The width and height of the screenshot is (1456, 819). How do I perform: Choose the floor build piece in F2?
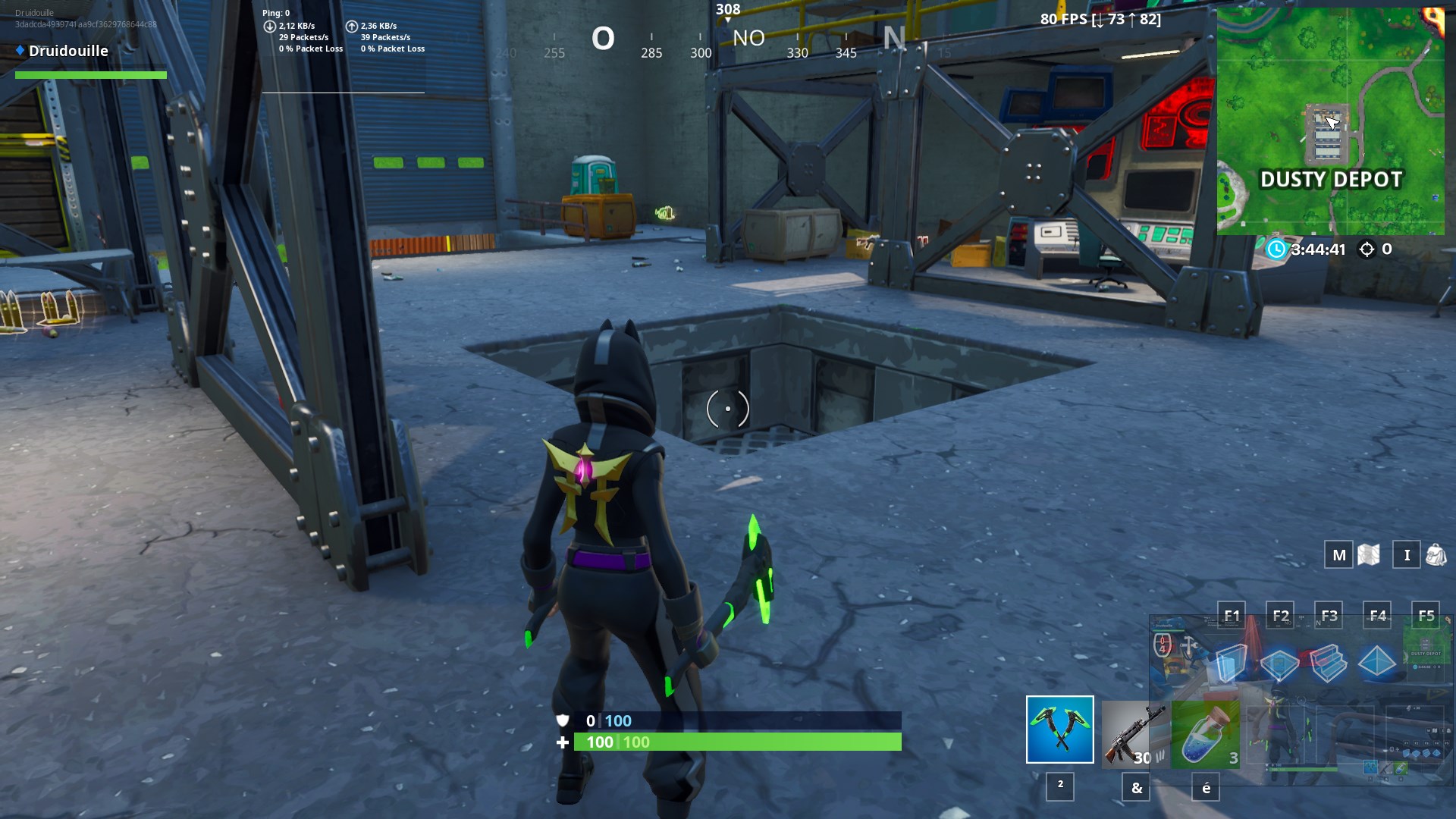(1279, 664)
